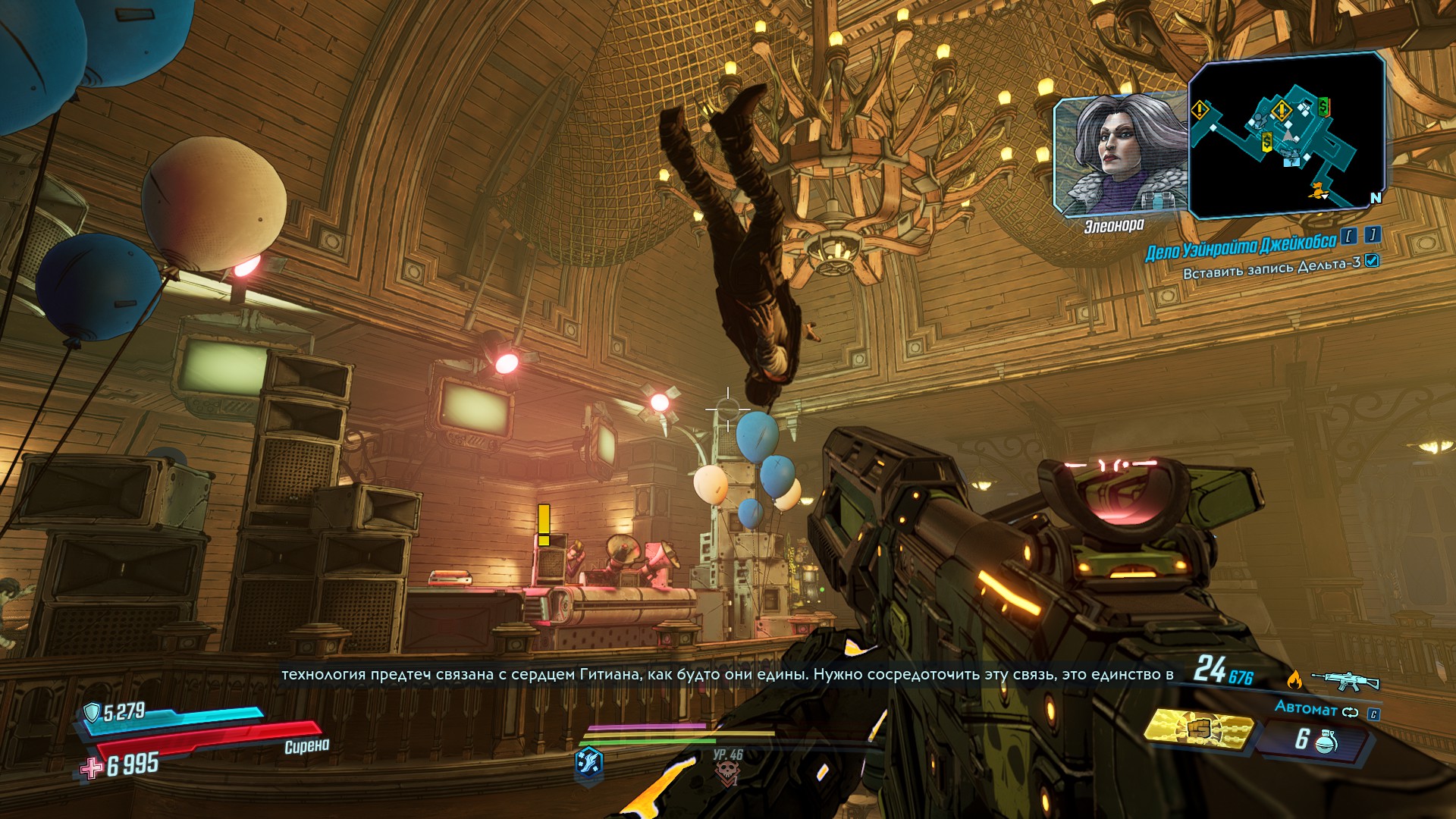Click the shield icon beside 5279

coord(92,711)
